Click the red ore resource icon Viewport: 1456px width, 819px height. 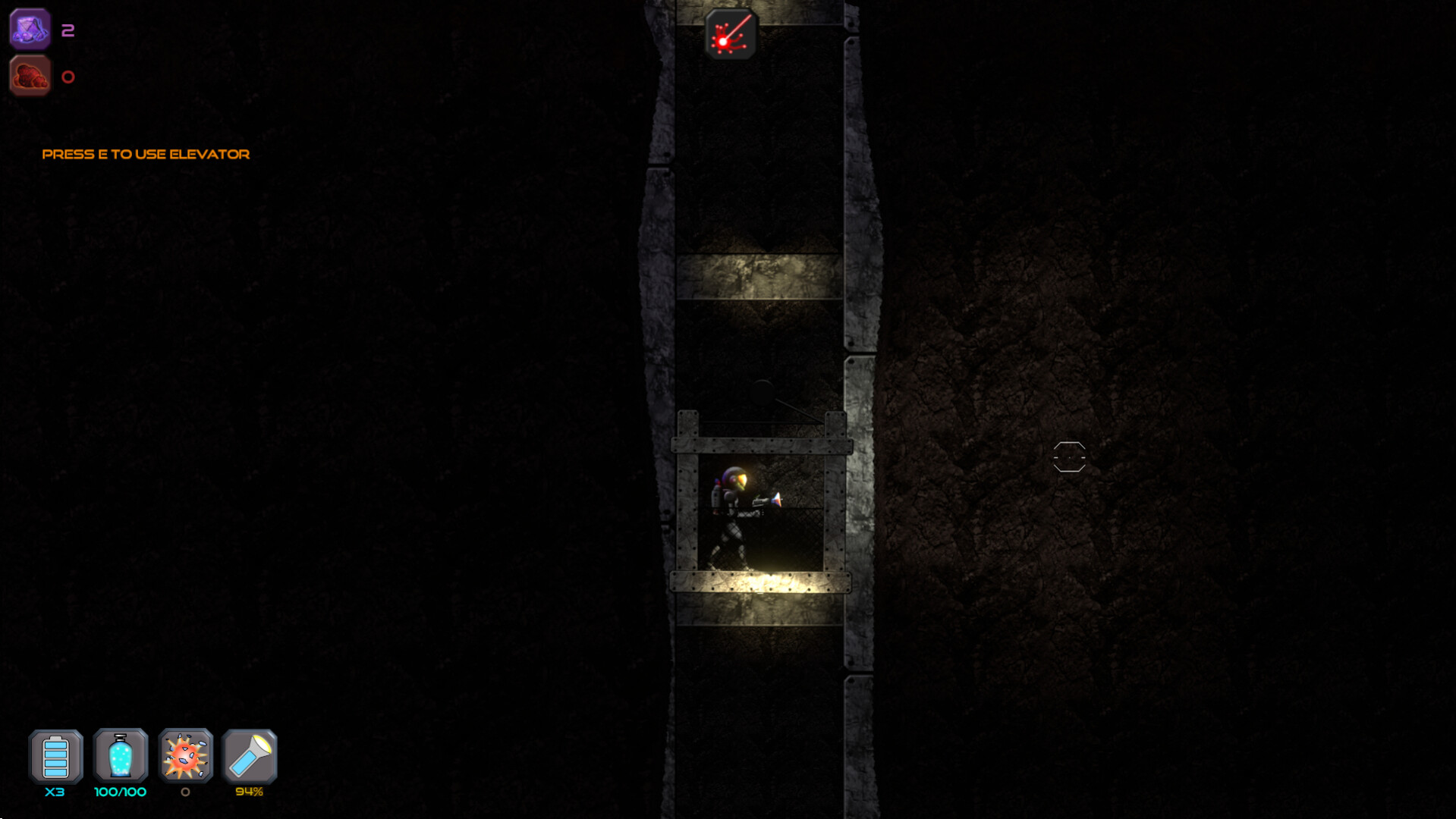pos(30,75)
